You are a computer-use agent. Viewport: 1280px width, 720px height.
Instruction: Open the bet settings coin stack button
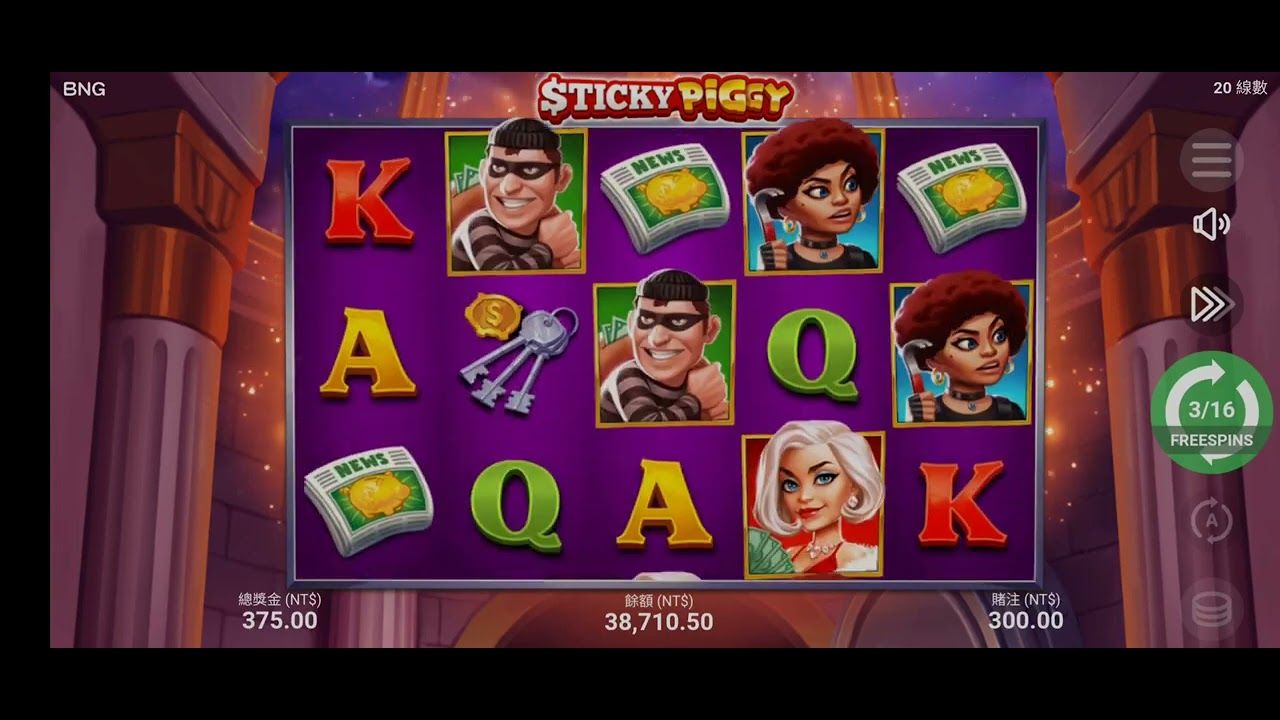[x=1211, y=608]
